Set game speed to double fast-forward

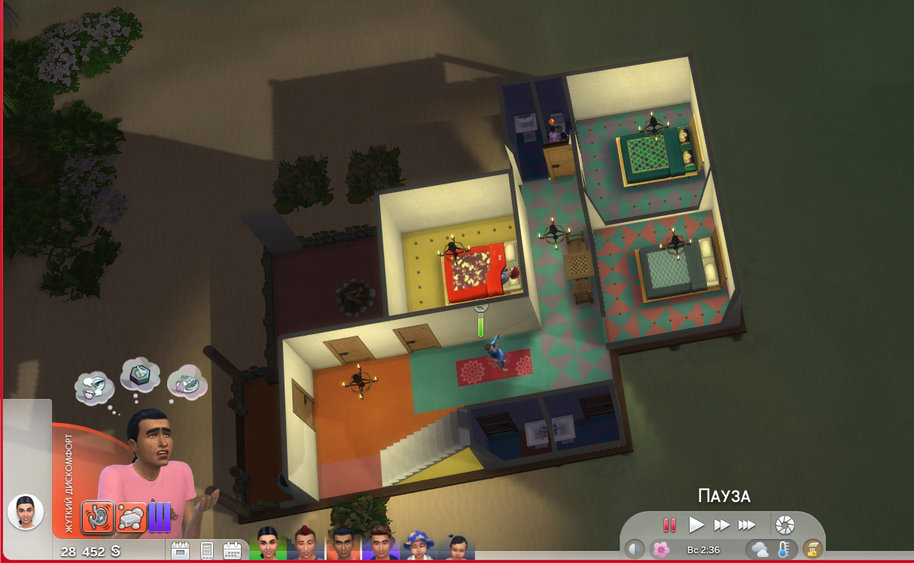721,524
